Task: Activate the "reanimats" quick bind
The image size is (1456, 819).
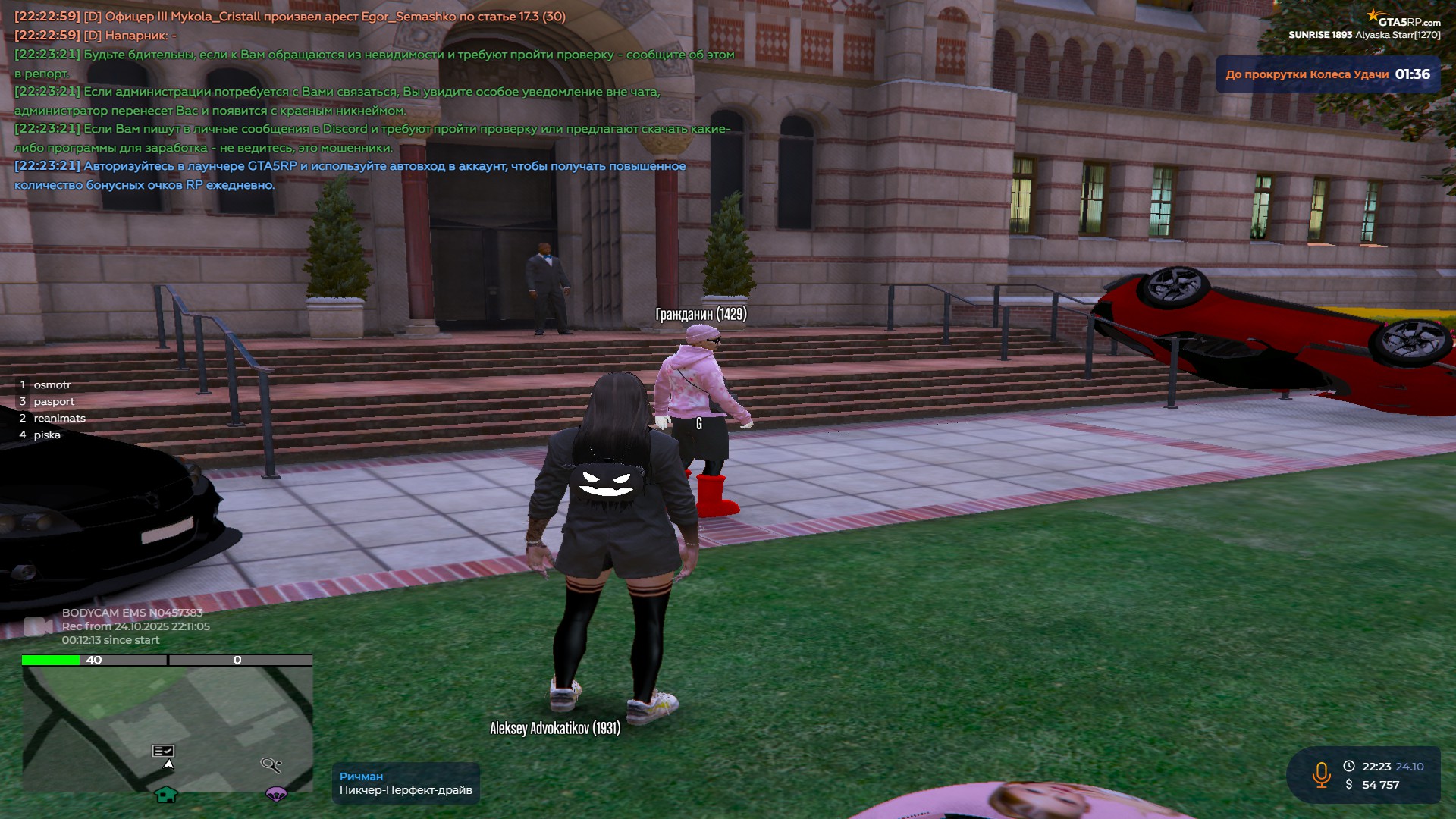Action: coord(59,419)
